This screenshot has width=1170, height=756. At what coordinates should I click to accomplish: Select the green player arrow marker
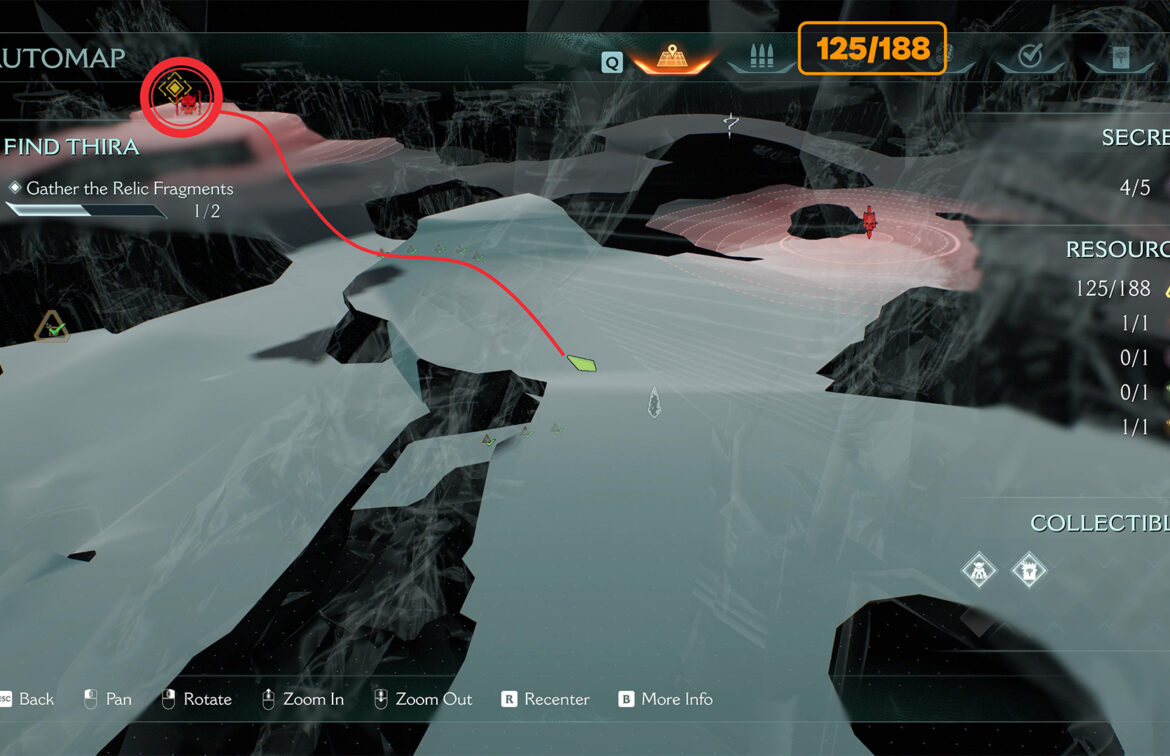pos(581,362)
